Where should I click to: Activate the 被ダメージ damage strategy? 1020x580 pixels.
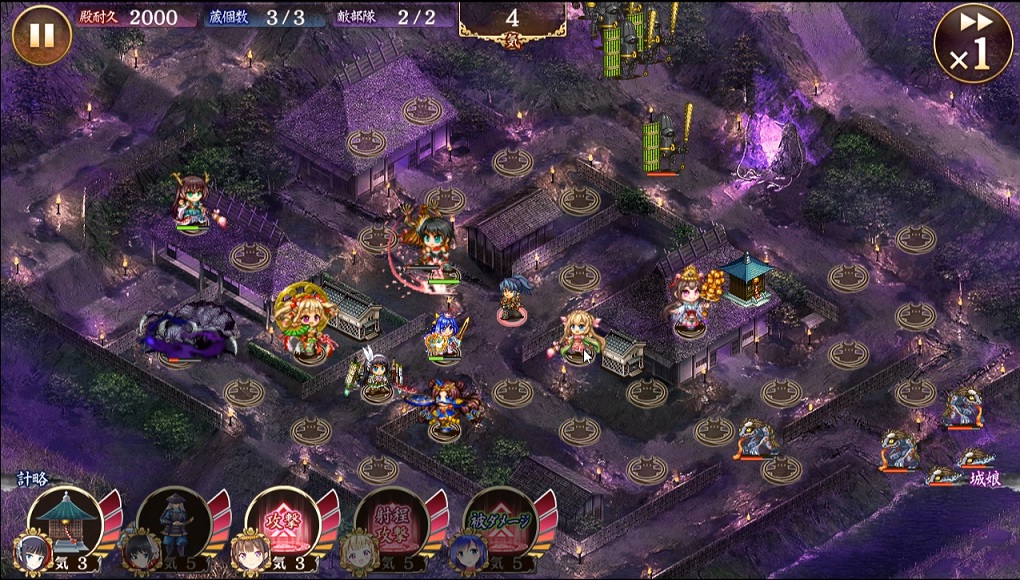click(496, 520)
